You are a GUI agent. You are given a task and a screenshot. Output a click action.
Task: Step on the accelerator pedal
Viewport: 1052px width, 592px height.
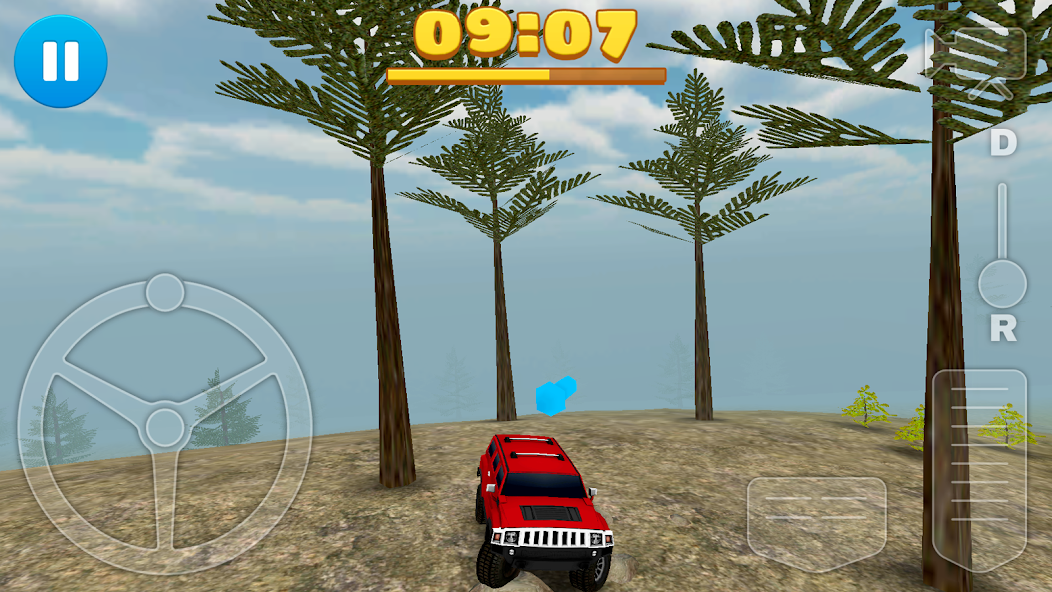click(x=979, y=471)
